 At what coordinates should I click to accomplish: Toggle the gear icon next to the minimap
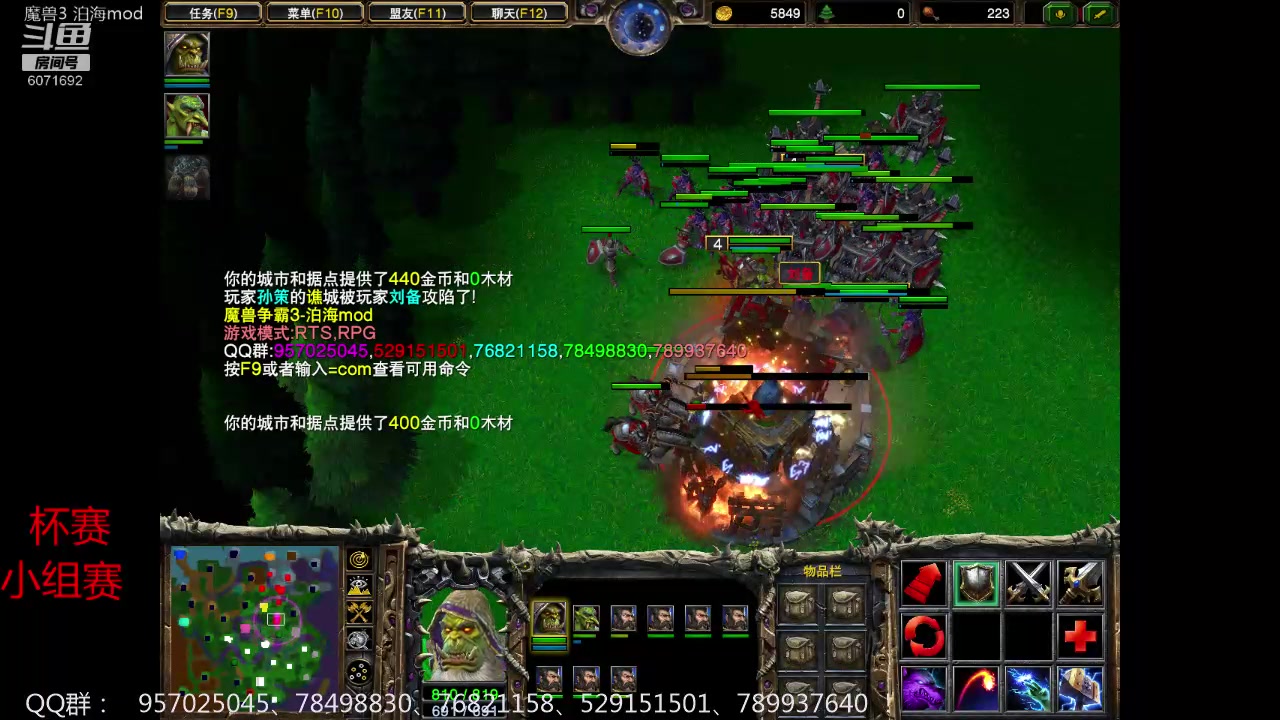[358, 639]
